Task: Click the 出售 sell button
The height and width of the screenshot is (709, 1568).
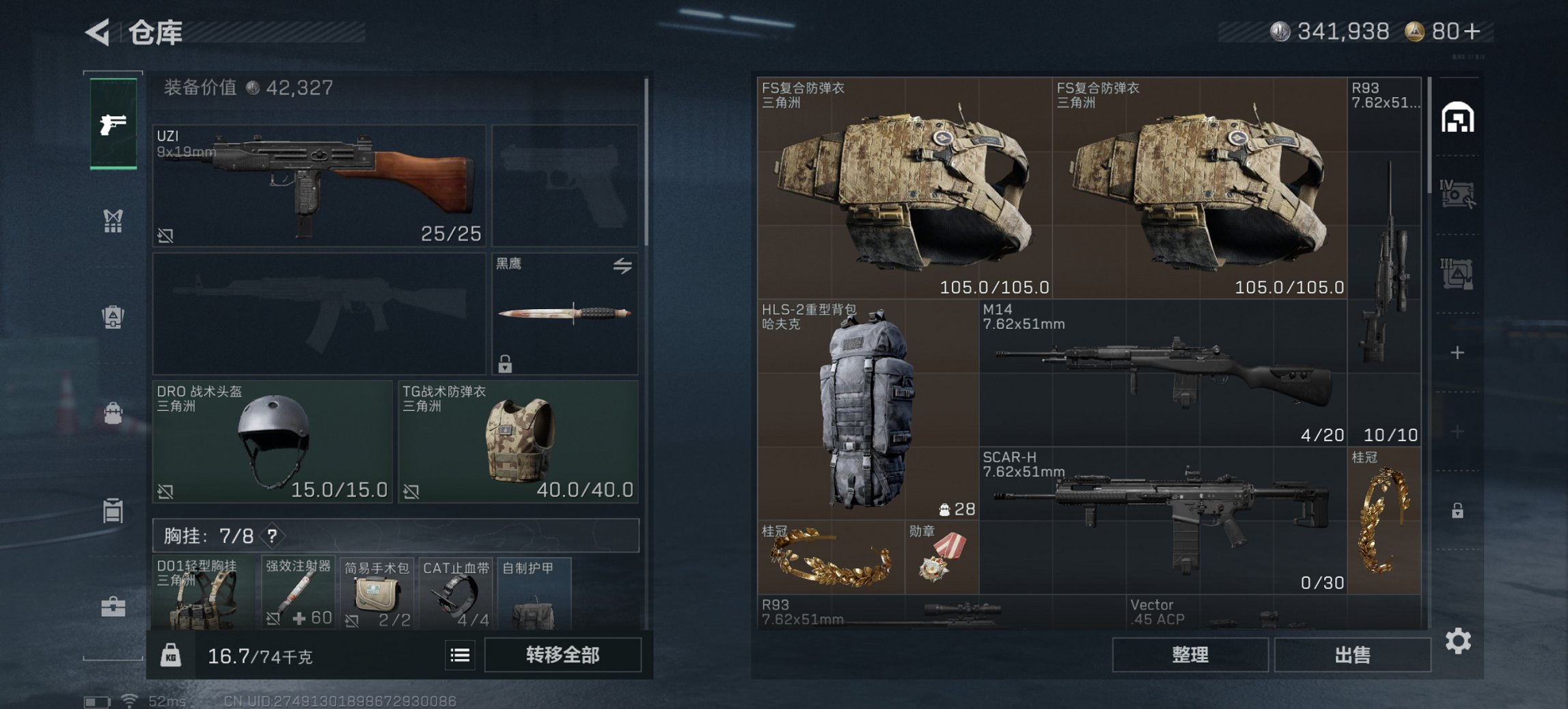Action: pos(1352,654)
